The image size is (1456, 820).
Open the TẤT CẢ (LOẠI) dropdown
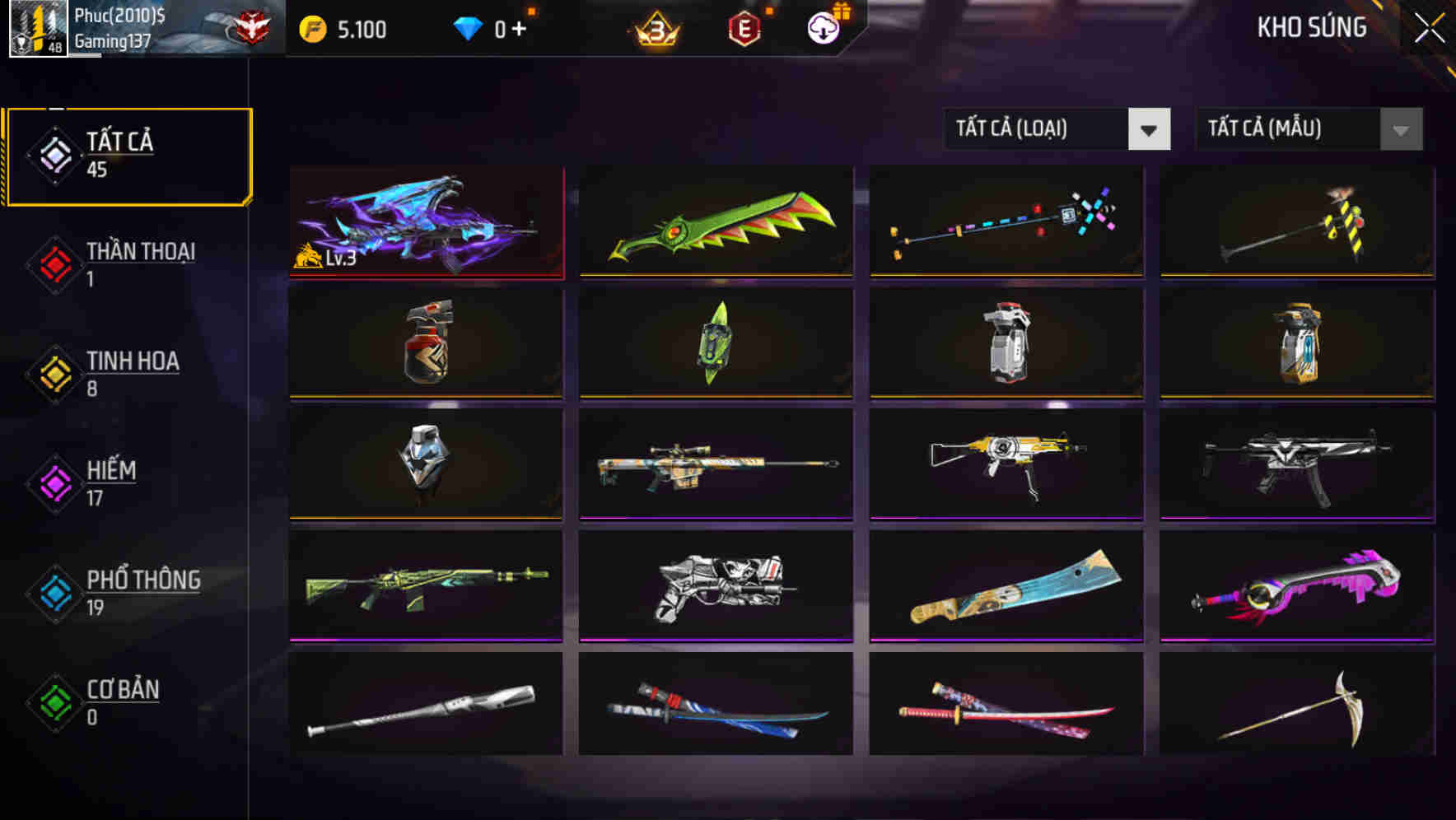coord(1057,129)
